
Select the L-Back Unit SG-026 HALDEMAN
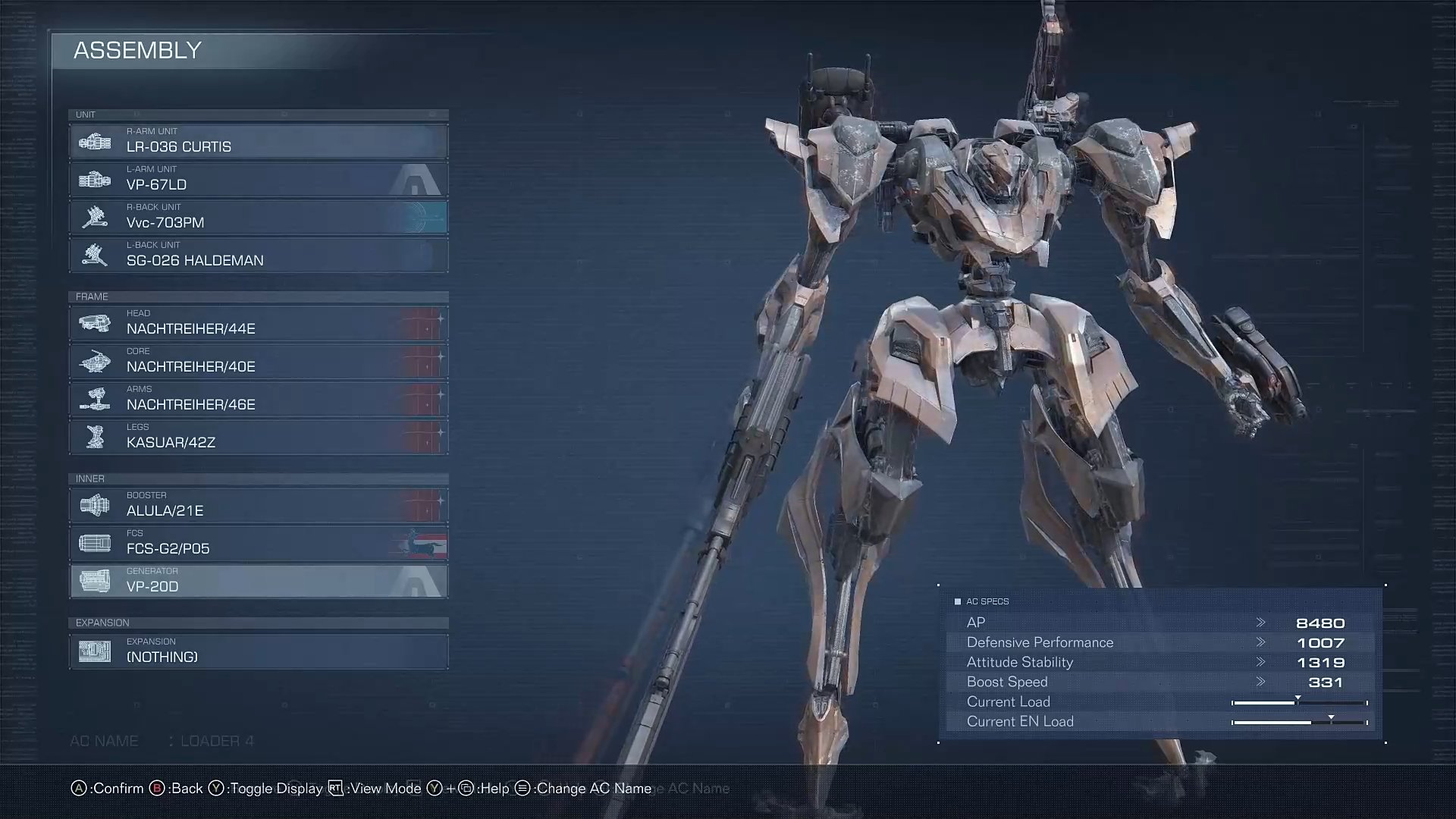tap(258, 255)
